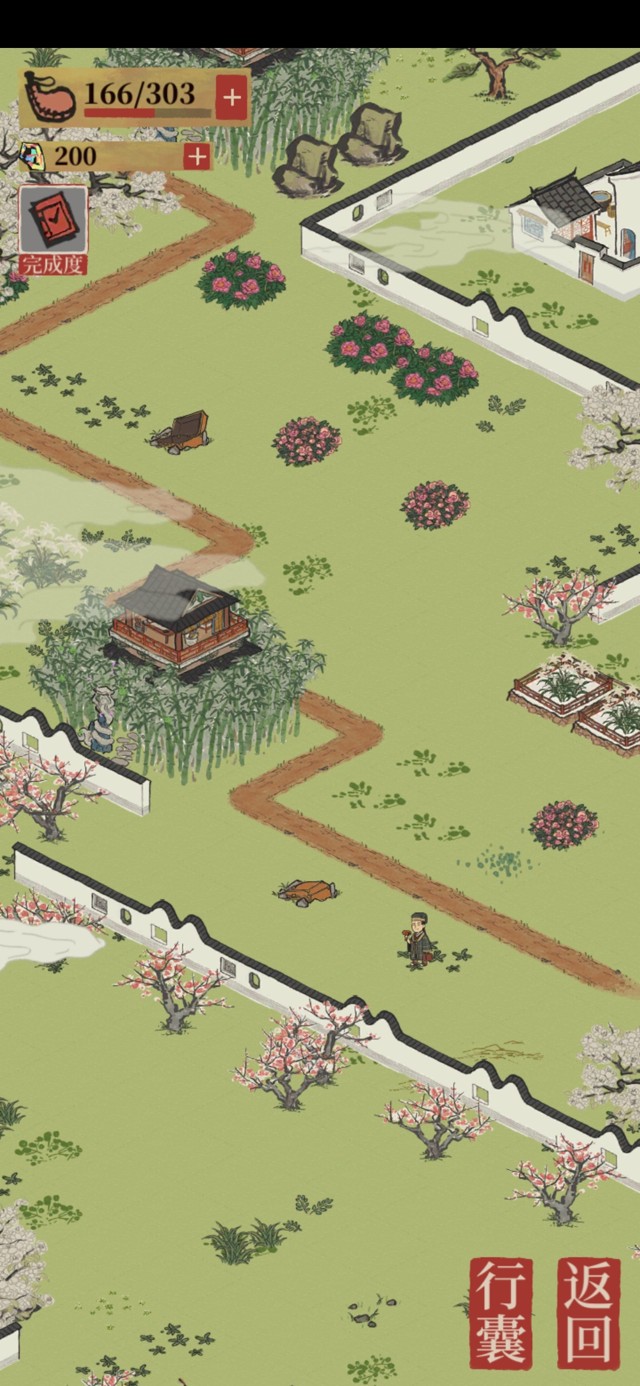The height and width of the screenshot is (1386, 640).
Task: Tap the plus button next to 200 currency
Action: click(x=197, y=157)
